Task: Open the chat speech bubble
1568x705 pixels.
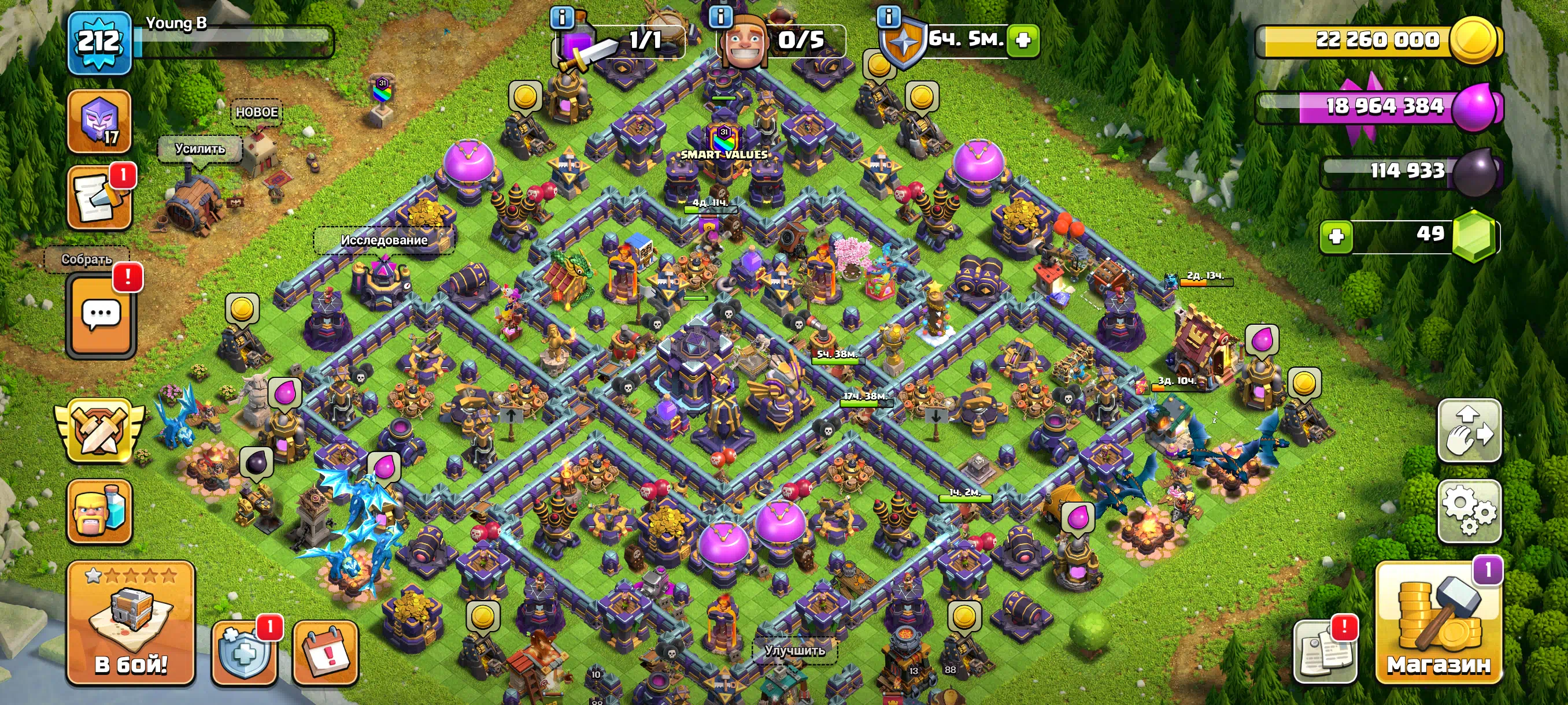Action: pyautogui.click(x=101, y=314)
